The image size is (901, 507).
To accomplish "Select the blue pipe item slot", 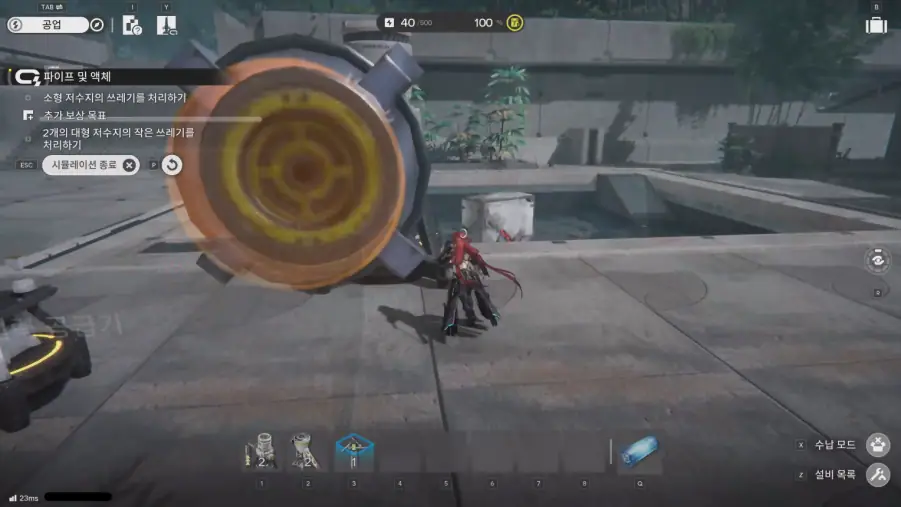I will [x=639, y=452].
